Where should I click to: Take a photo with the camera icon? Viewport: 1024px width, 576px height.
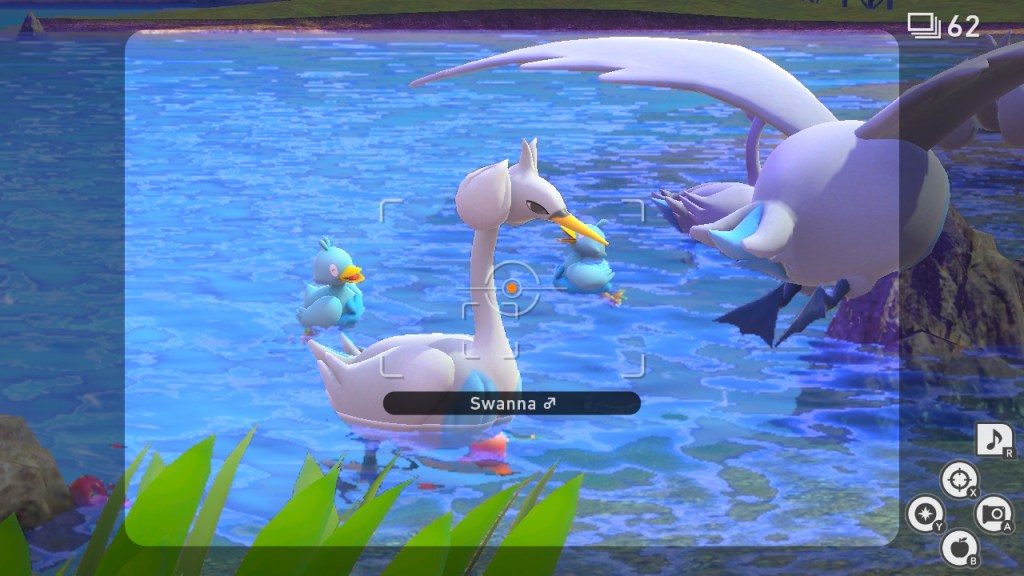click(x=992, y=514)
